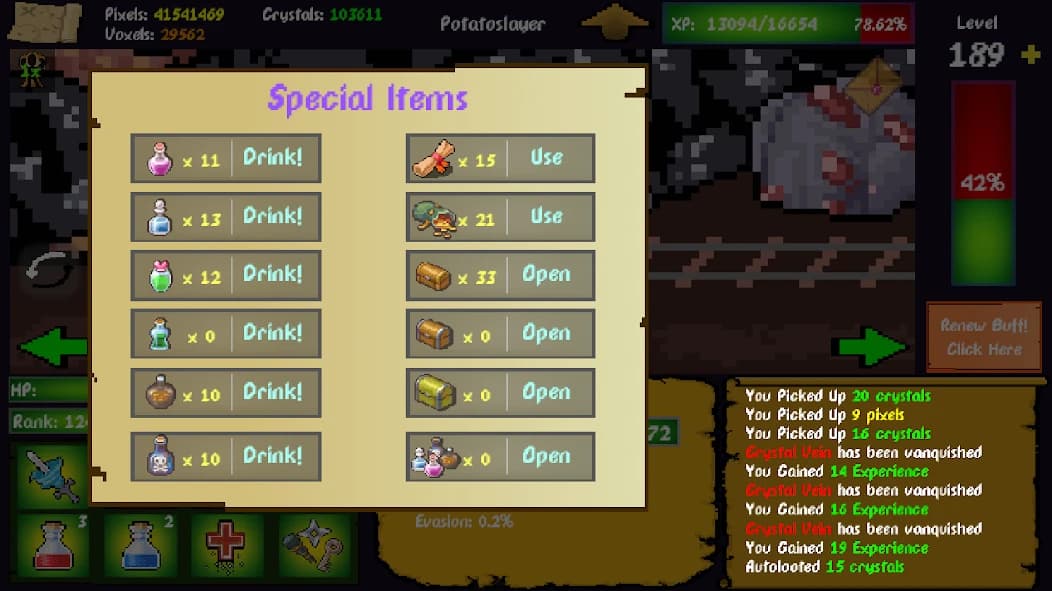Go to next area with right green arrow
Screen dimensions: 1052x591
pyautogui.click(x=872, y=347)
